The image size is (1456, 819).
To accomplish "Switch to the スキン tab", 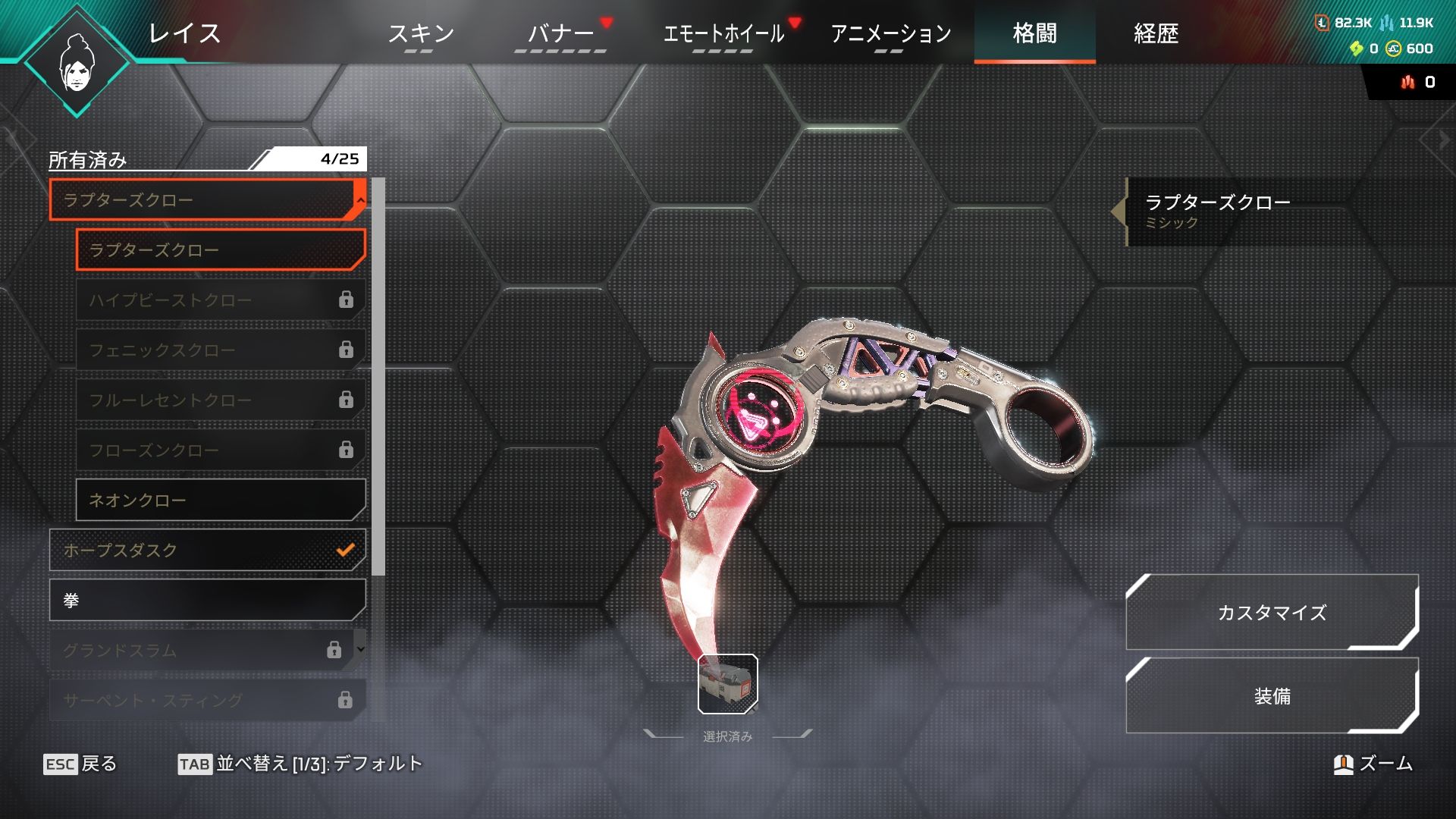I will [420, 33].
